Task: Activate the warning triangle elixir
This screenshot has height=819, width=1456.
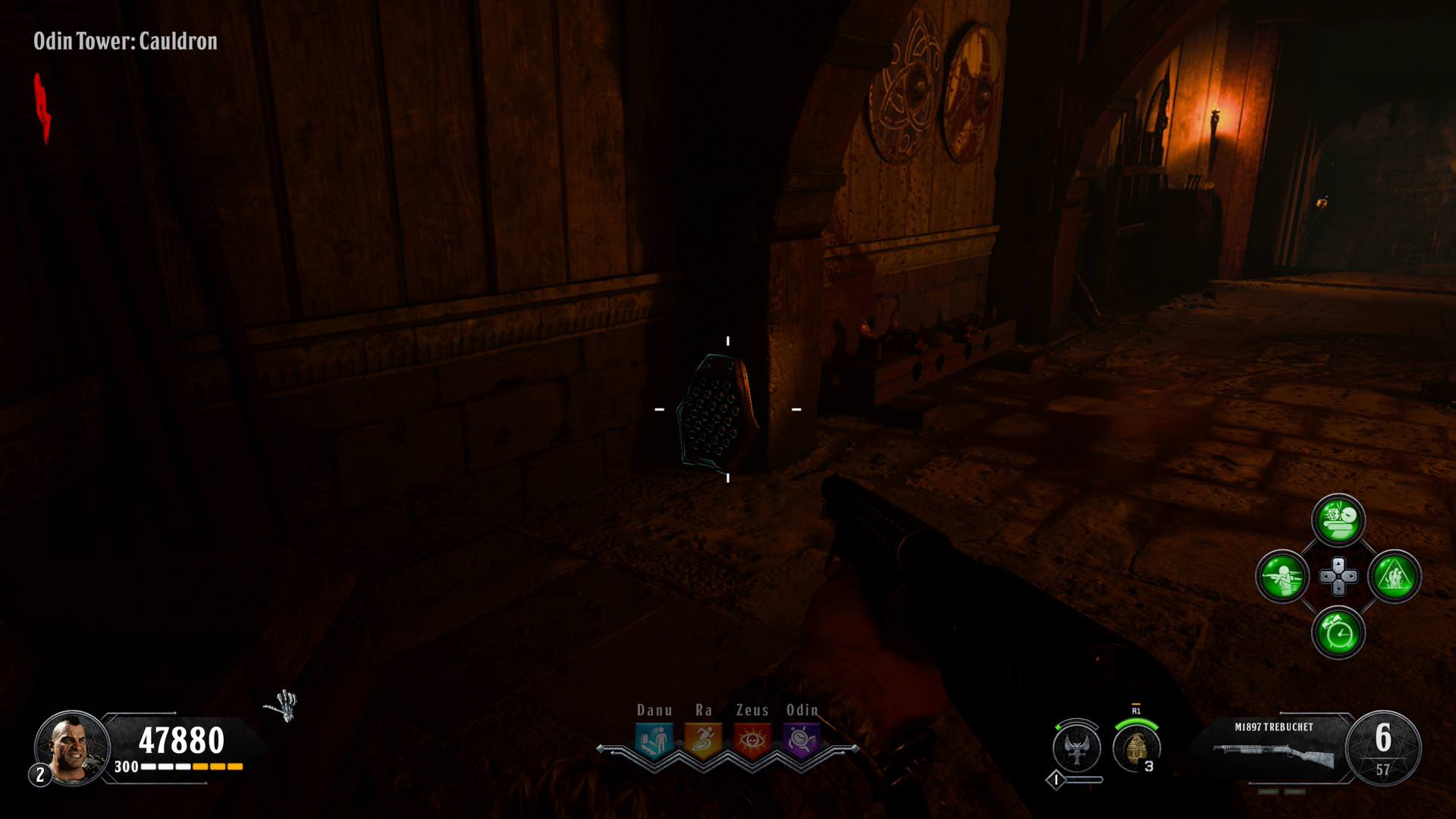Action: click(x=1394, y=576)
